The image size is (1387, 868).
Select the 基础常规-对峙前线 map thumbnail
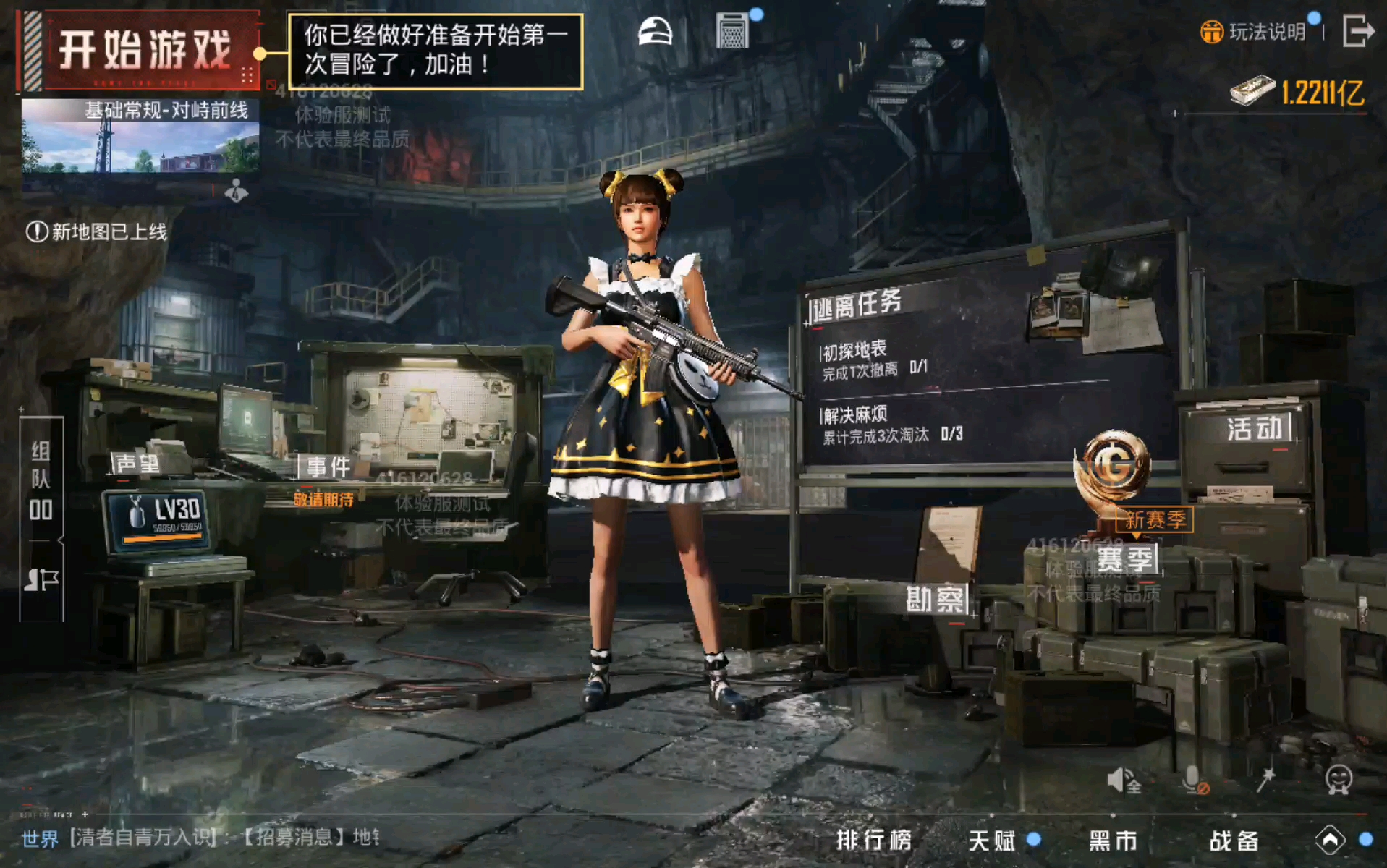click(x=140, y=137)
